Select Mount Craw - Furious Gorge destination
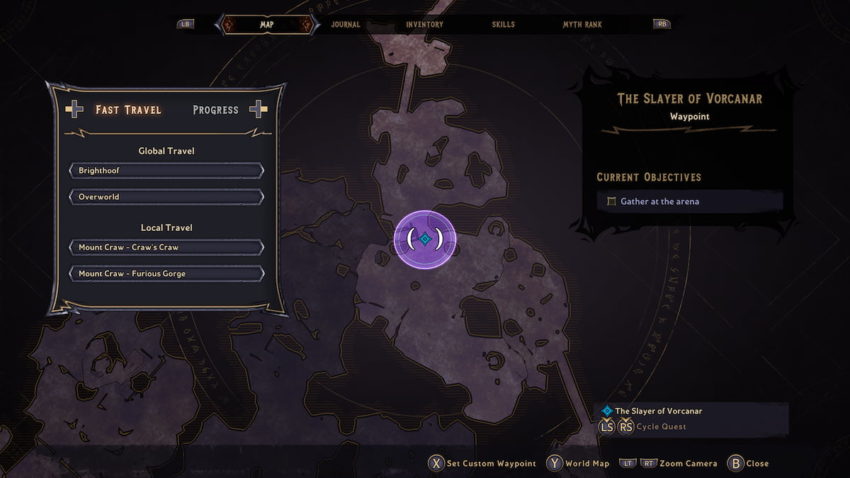The width and height of the screenshot is (850, 478). click(166, 273)
